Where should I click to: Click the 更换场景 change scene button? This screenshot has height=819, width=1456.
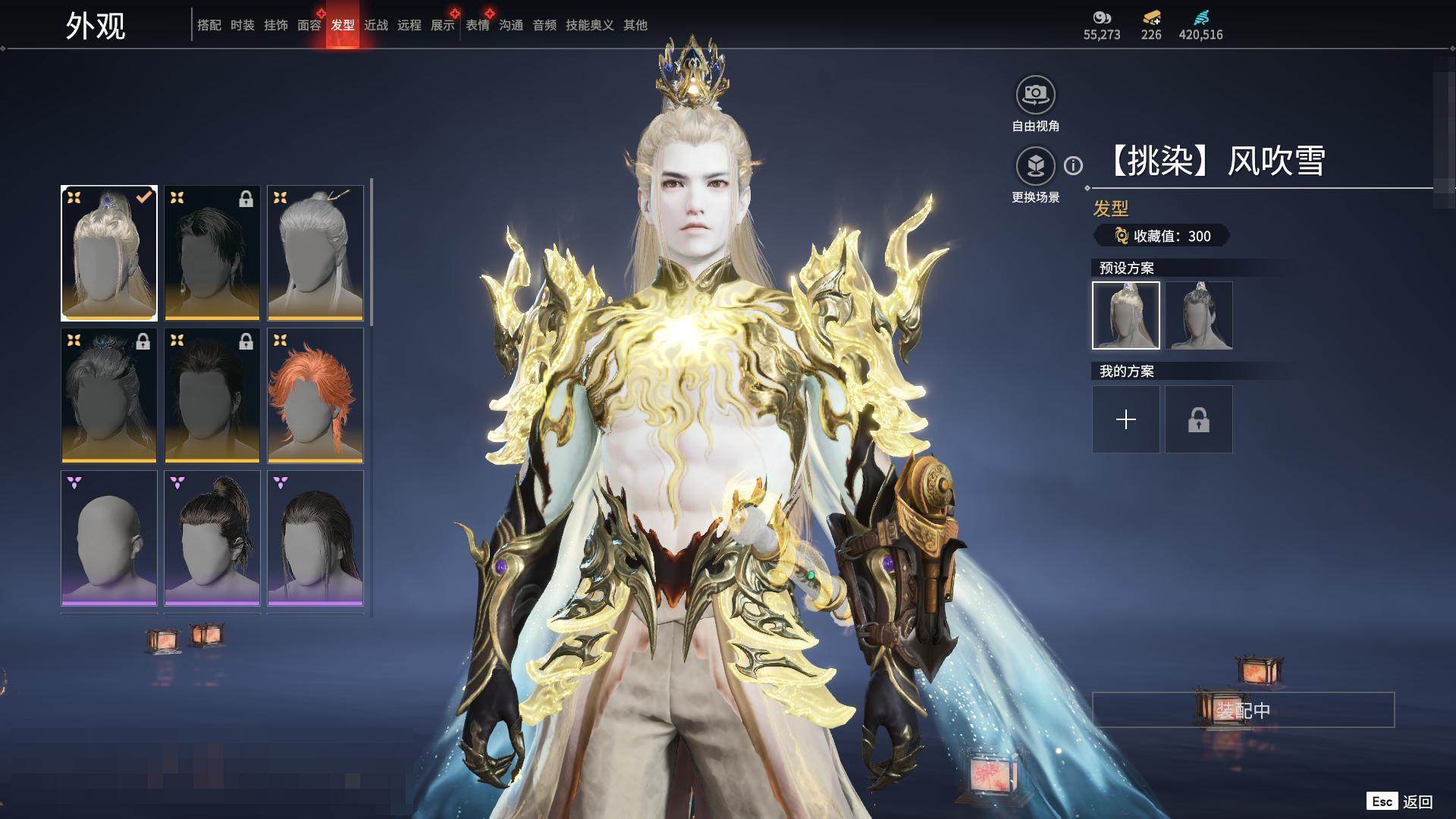click(1035, 166)
